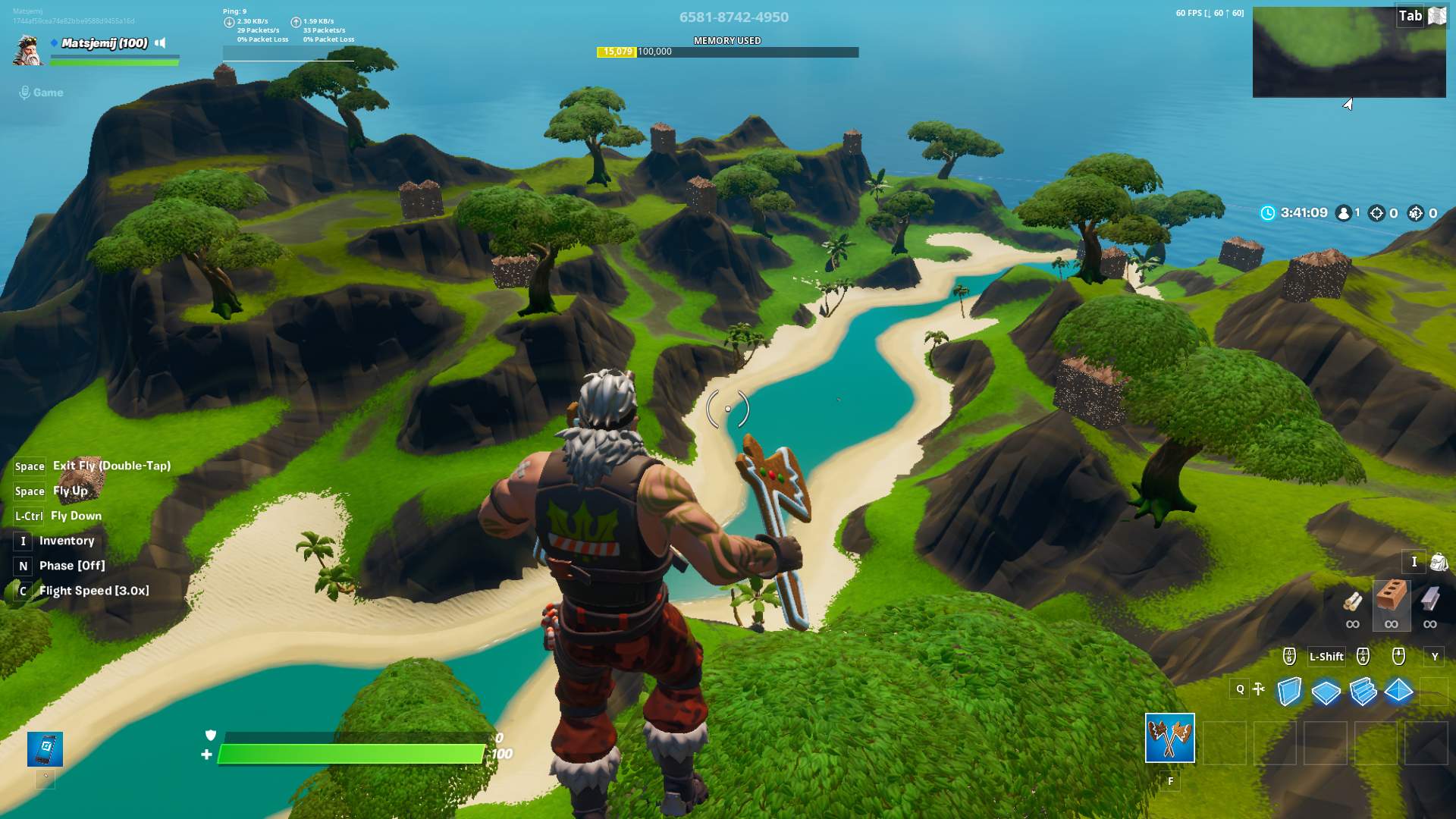Toggle the Game voice channel microphone
Screen dimensions: 1456x819
pyautogui.click(x=23, y=92)
